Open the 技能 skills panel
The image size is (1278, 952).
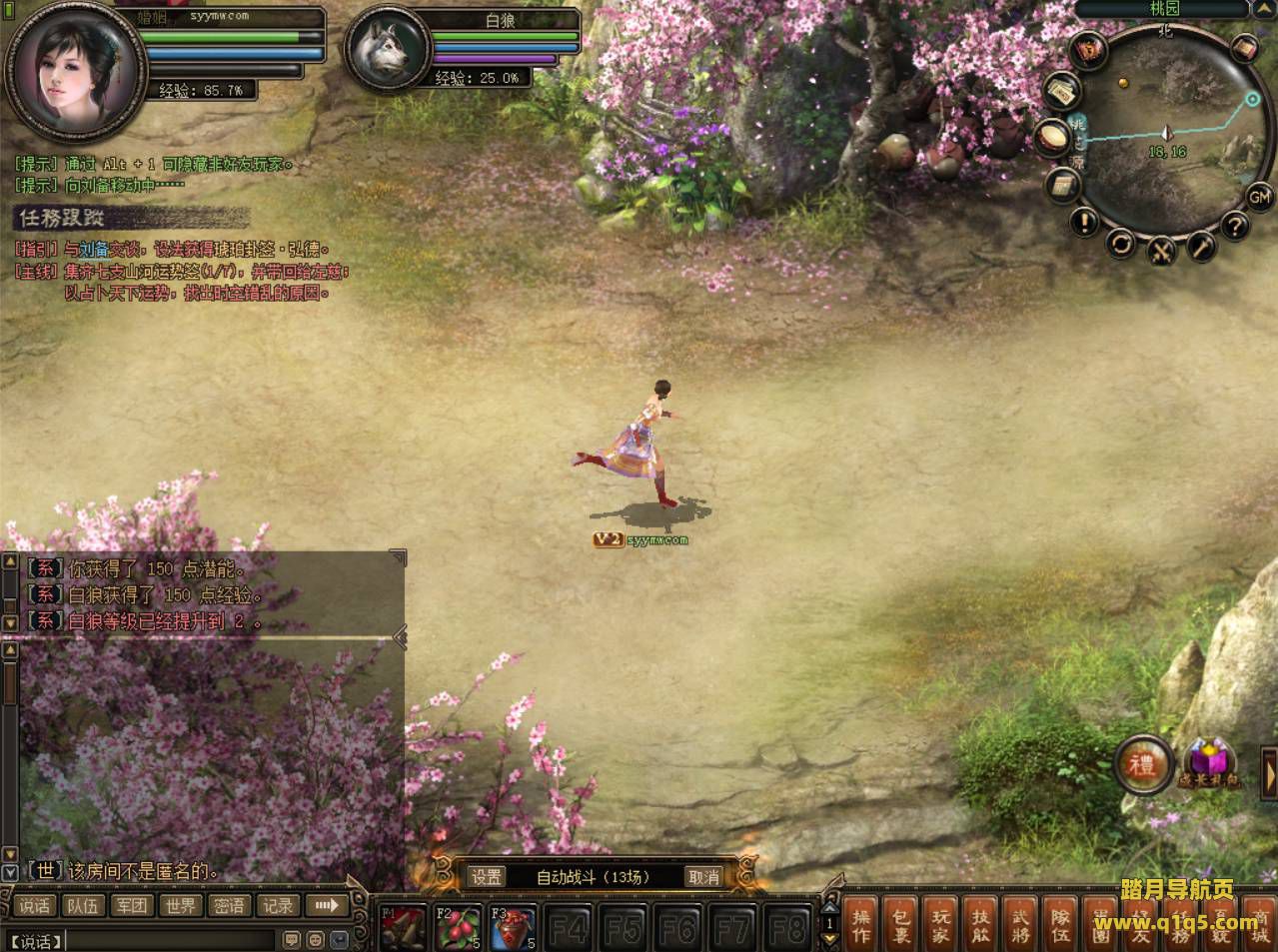(982, 924)
